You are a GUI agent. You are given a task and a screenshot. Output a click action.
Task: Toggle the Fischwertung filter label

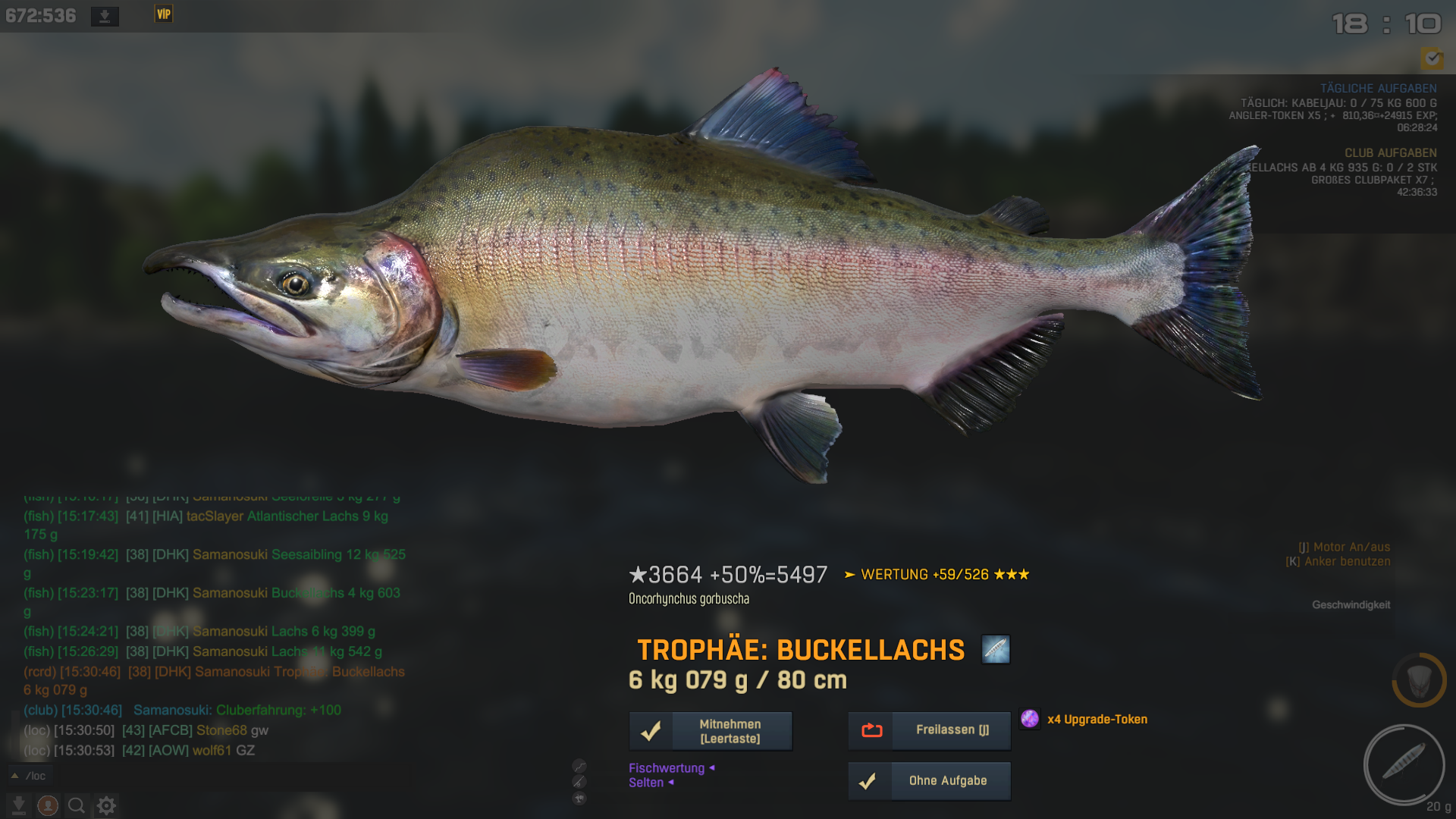point(667,768)
